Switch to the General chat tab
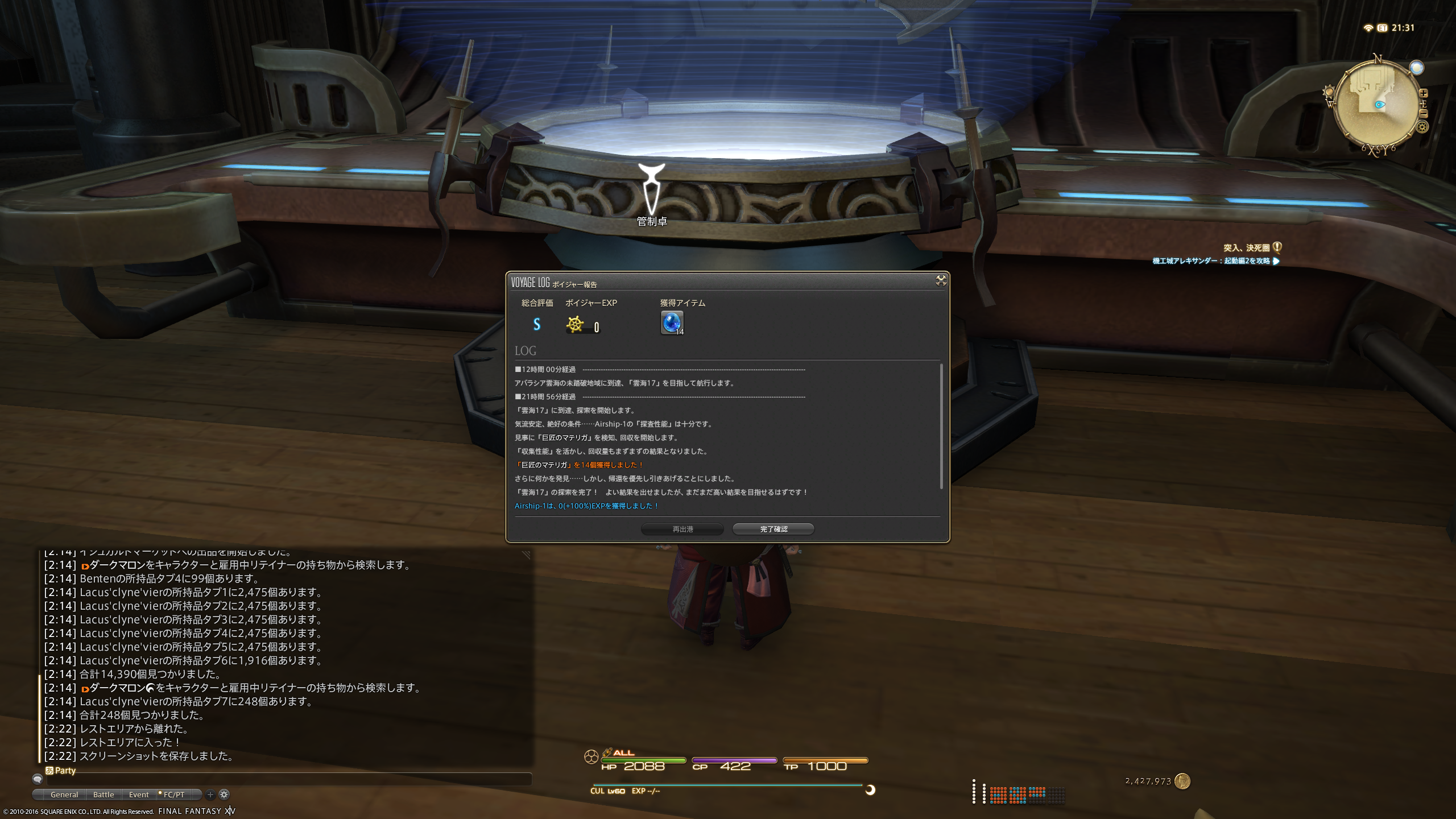 tap(64, 795)
